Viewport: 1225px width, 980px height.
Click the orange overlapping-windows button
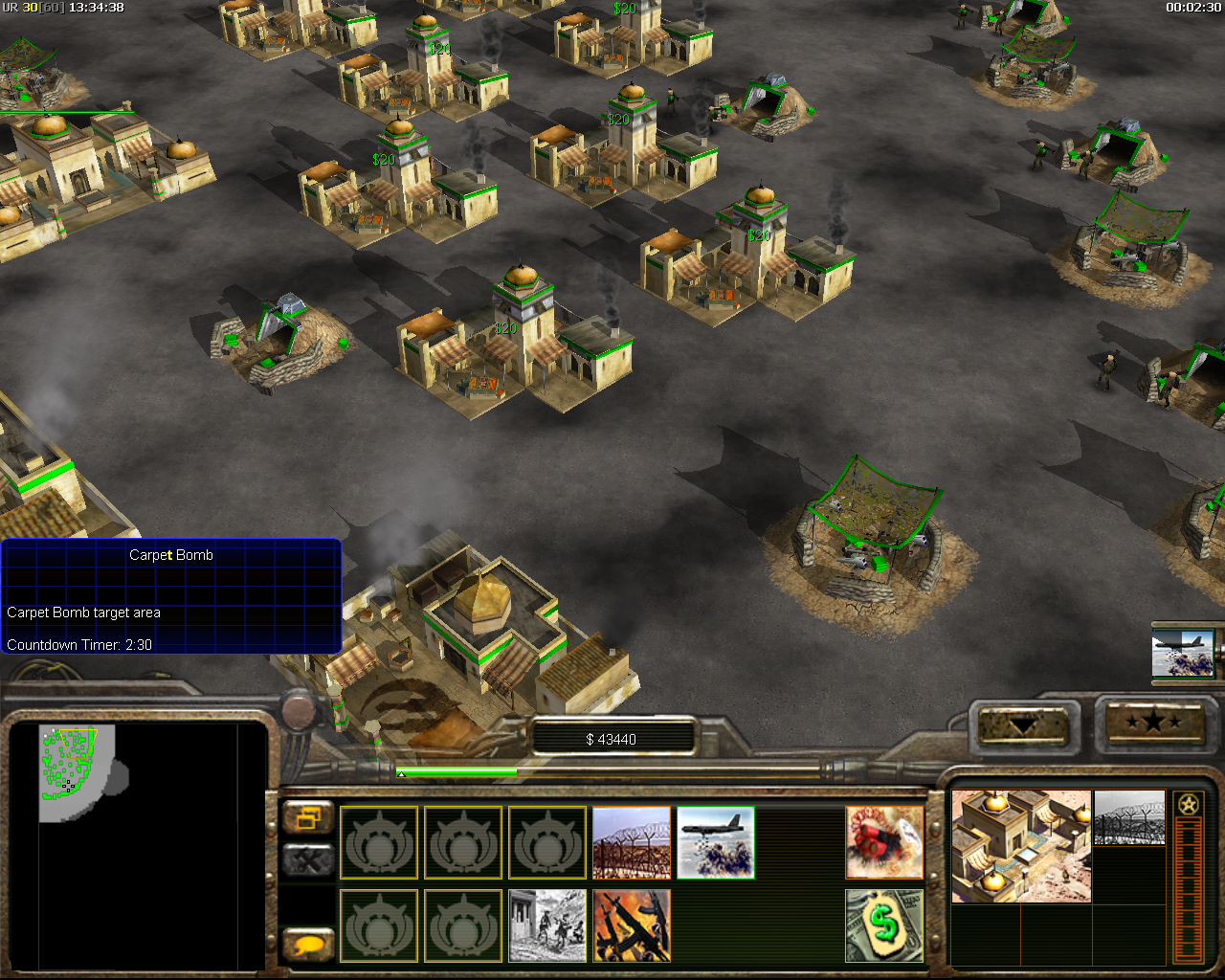(x=308, y=818)
